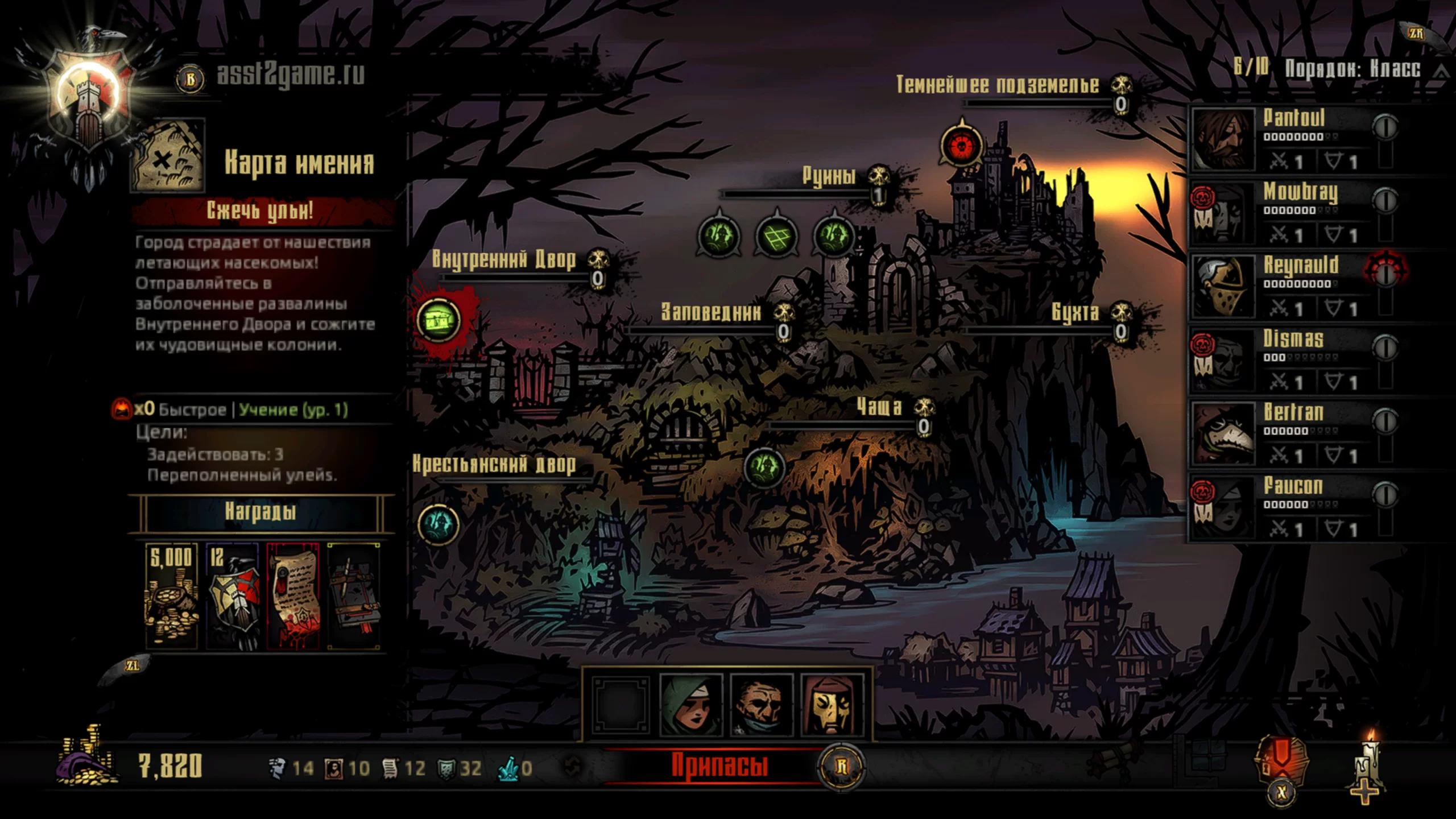The image size is (1456, 819).
Task: Click the masked hero party portrait
Action: click(832, 704)
